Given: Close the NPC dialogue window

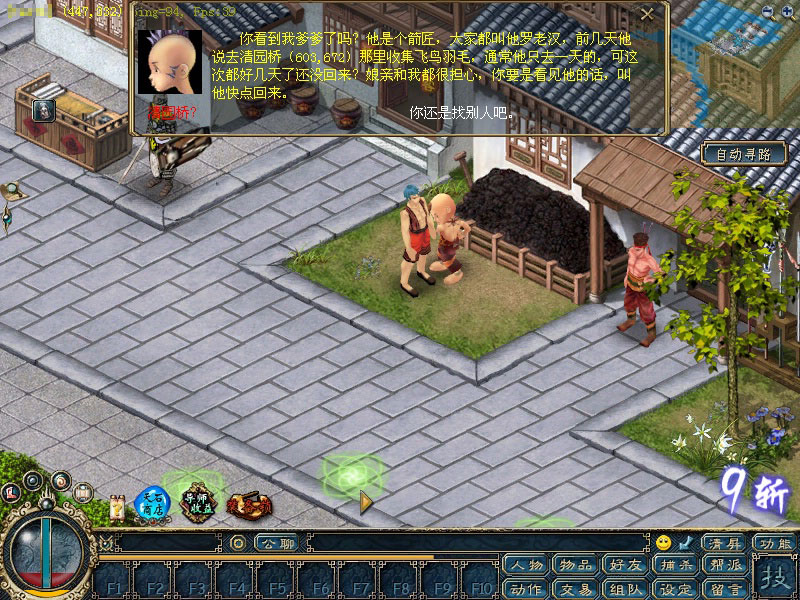Looking at the screenshot, I should click(x=648, y=14).
